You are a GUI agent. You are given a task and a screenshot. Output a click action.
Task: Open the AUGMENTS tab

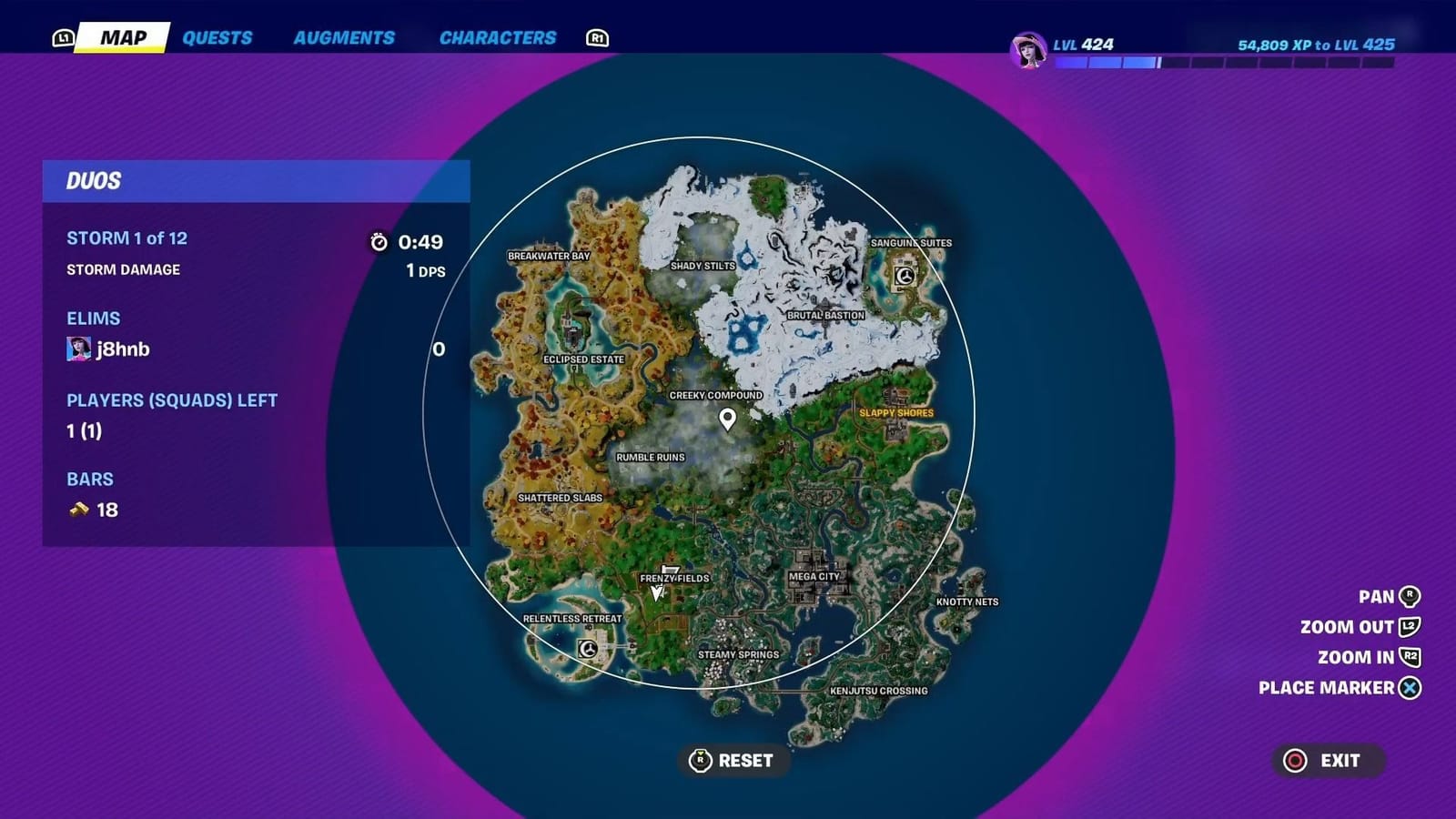(344, 37)
